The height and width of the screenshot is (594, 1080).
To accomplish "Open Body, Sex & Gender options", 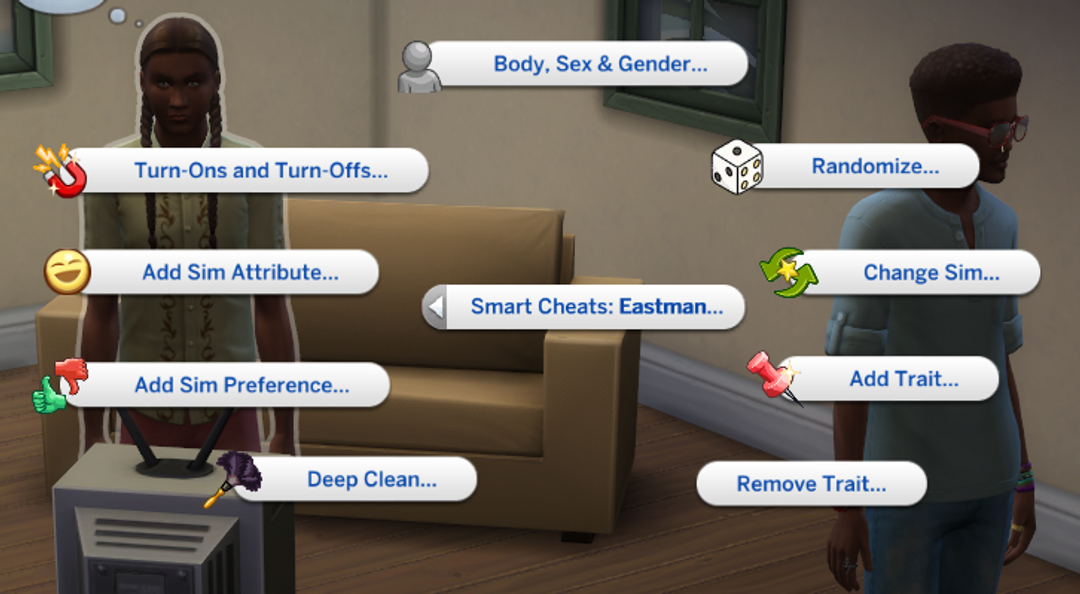I will point(599,64).
